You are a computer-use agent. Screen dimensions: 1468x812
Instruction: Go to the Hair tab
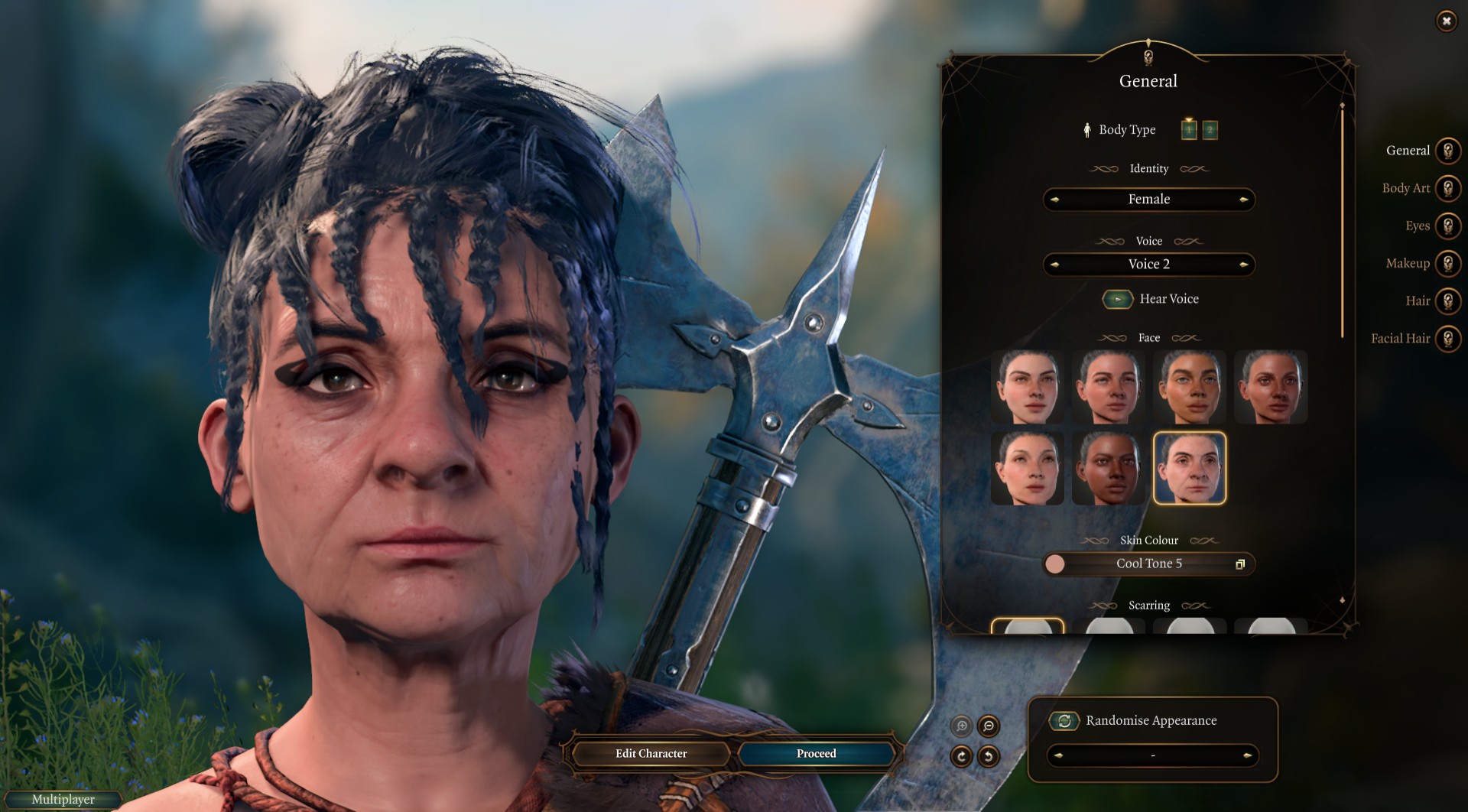click(x=1447, y=300)
